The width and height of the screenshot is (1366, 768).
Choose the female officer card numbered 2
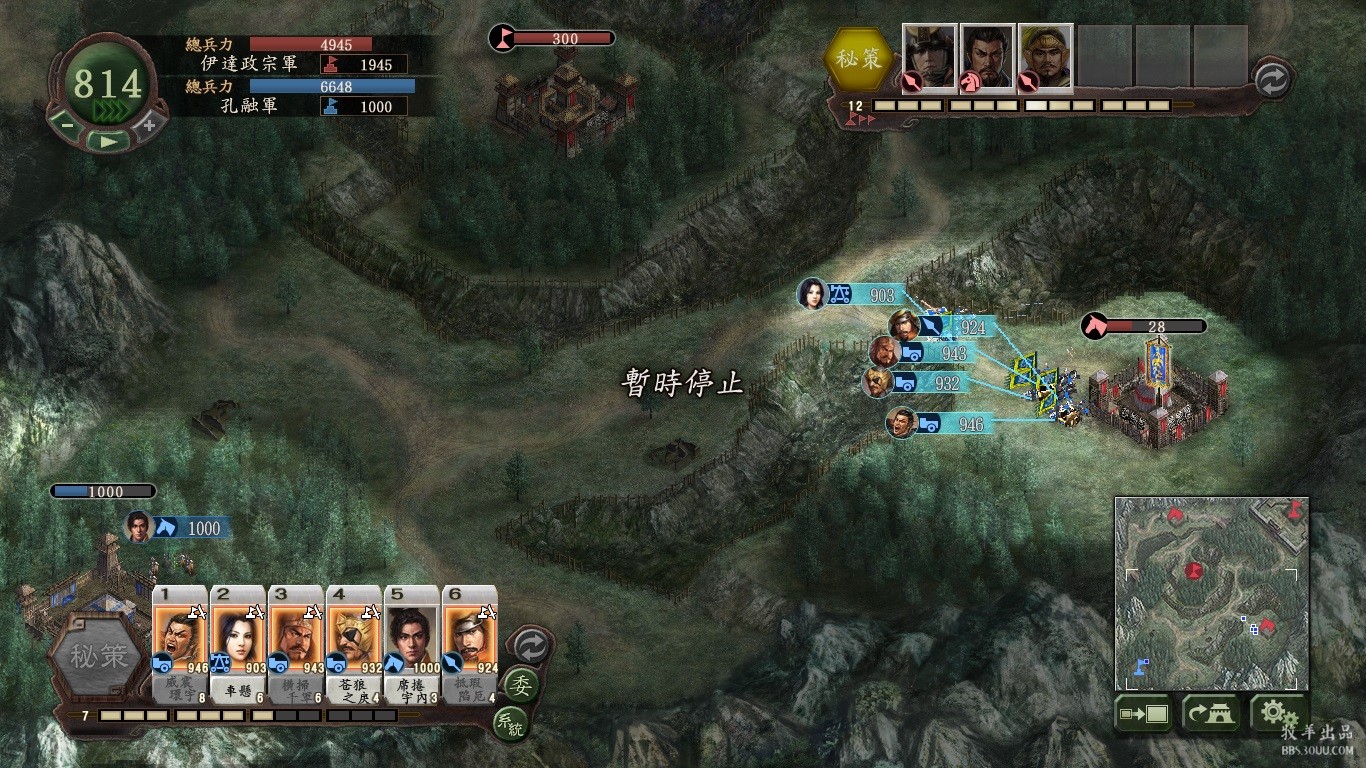click(238, 638)
